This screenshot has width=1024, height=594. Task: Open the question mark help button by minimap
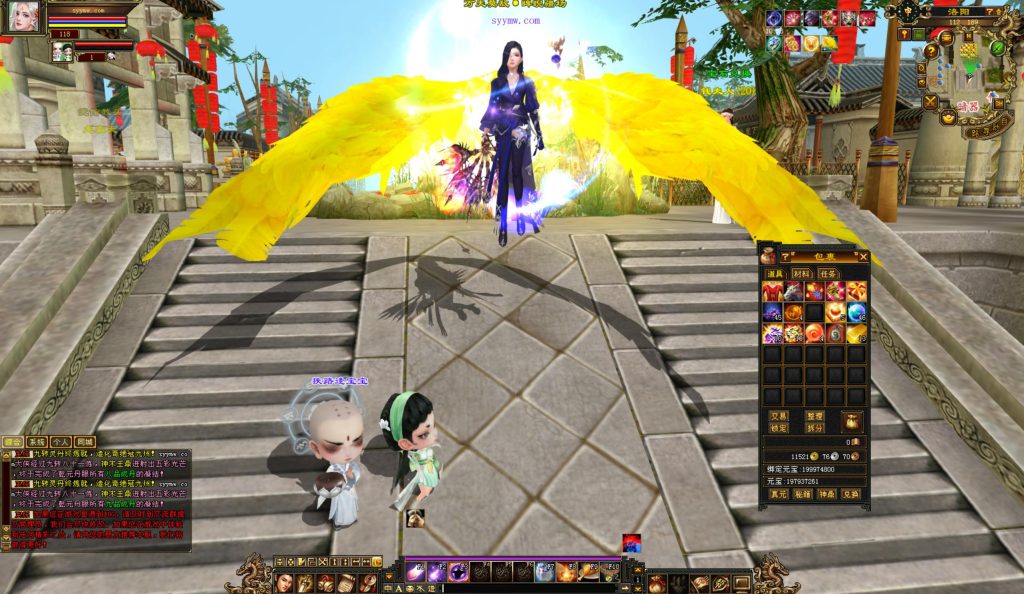pos(931,51)
